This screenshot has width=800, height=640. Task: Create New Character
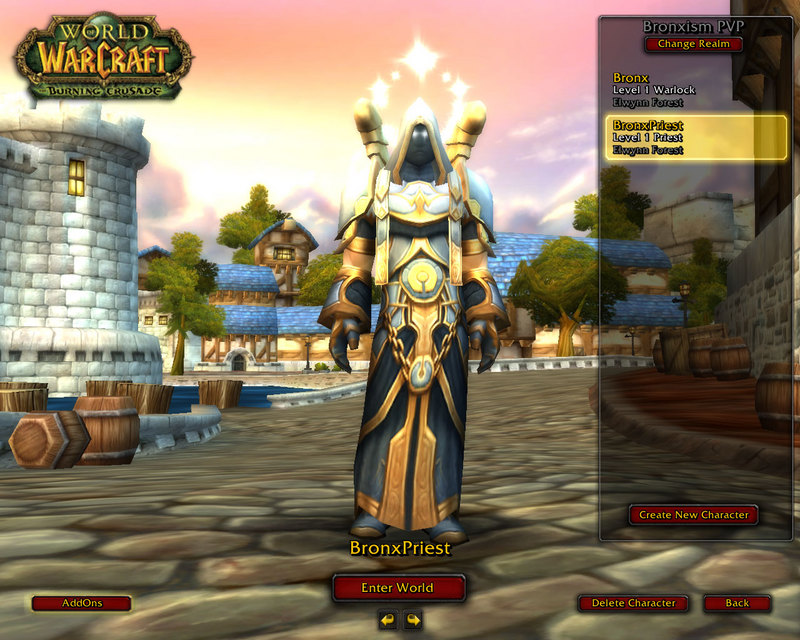coord(694,515)
